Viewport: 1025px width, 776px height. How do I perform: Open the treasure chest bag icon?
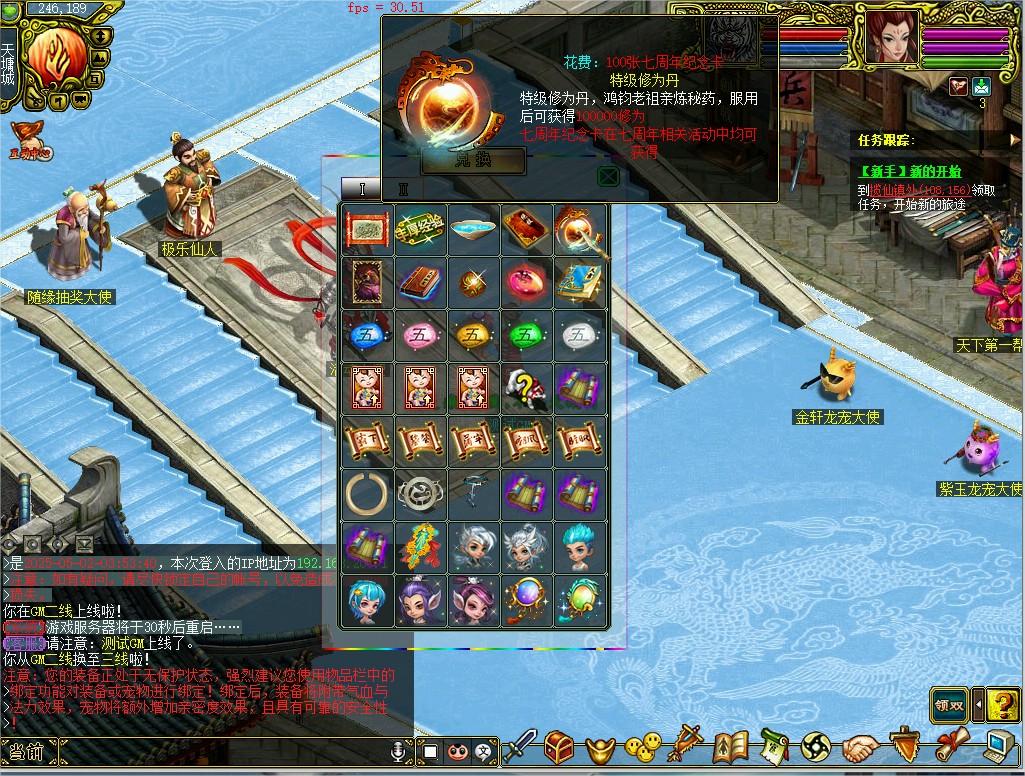coord(559,746)
